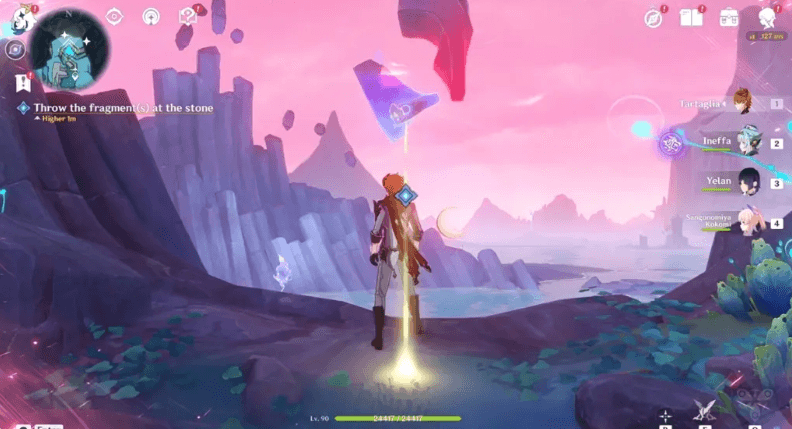
Task: Select the 'Throw the fragment(s) at the stone' objective
Action: [x=122, y=107]
